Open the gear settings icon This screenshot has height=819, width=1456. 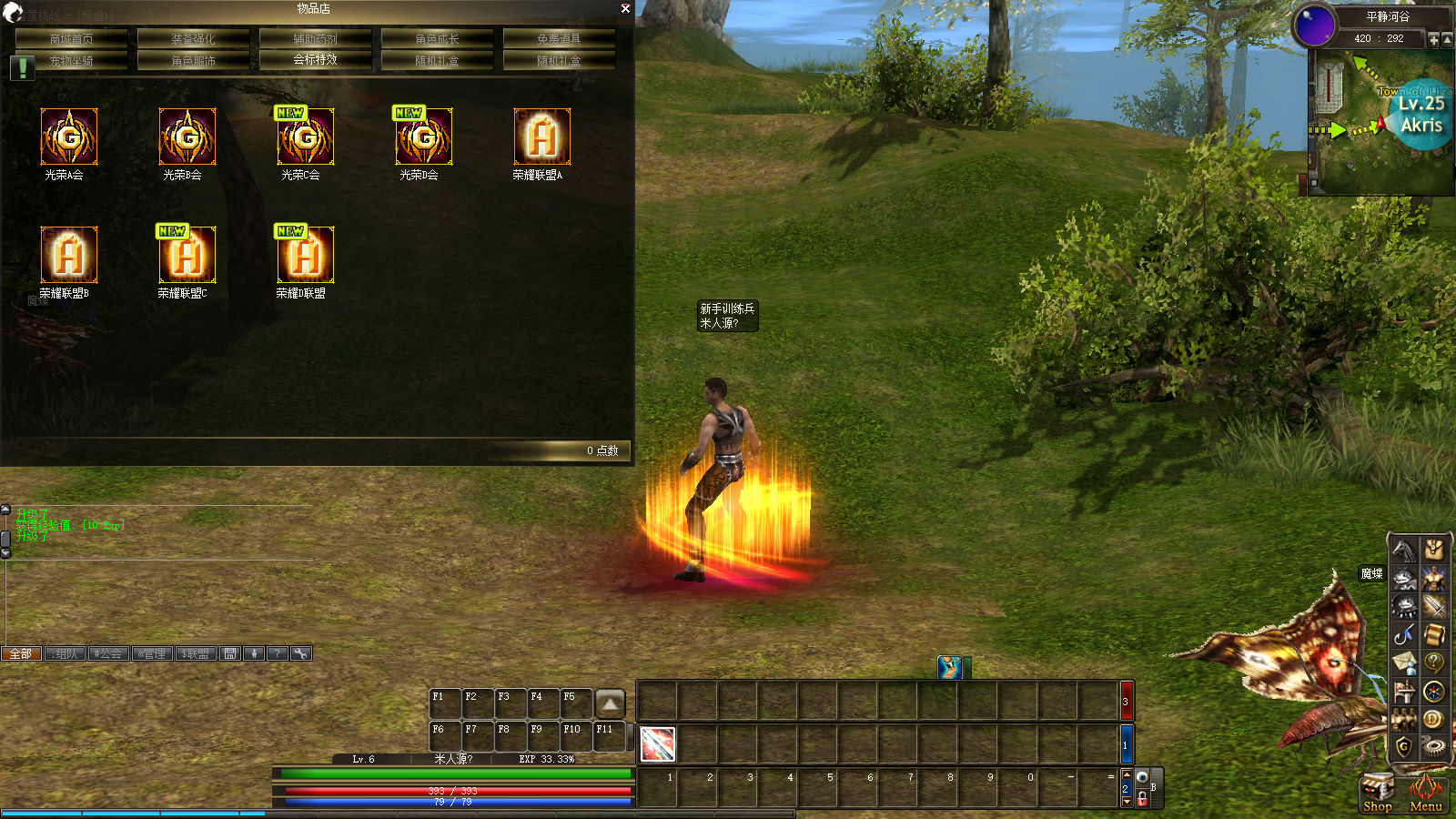tap(1433, 747)
